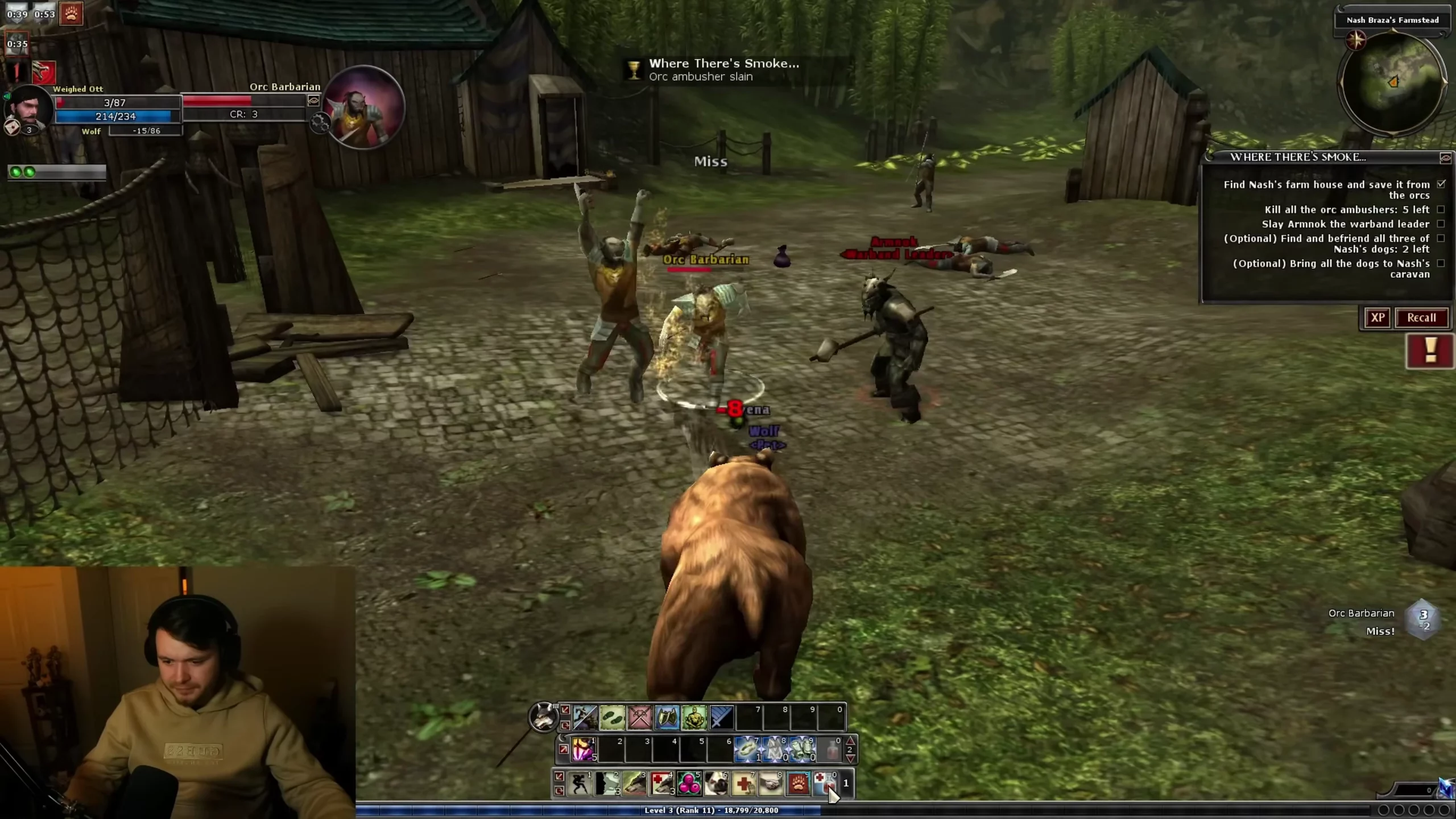Click the Weighed Ott player portrait
The height and width of the screenshot is (819, 1456).
[x=28, y=108]
